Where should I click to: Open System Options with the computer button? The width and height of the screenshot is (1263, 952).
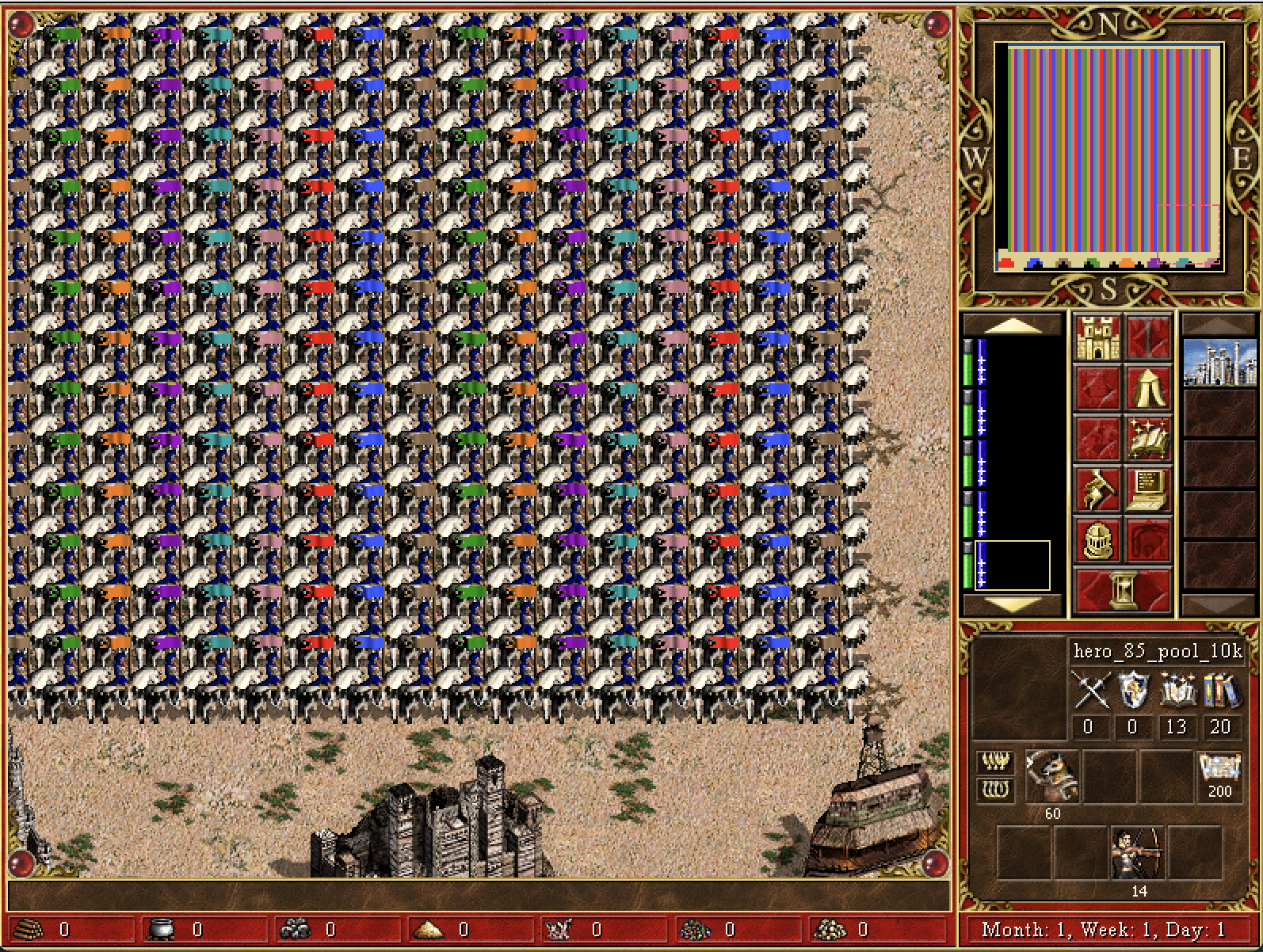pos(1147,490)
